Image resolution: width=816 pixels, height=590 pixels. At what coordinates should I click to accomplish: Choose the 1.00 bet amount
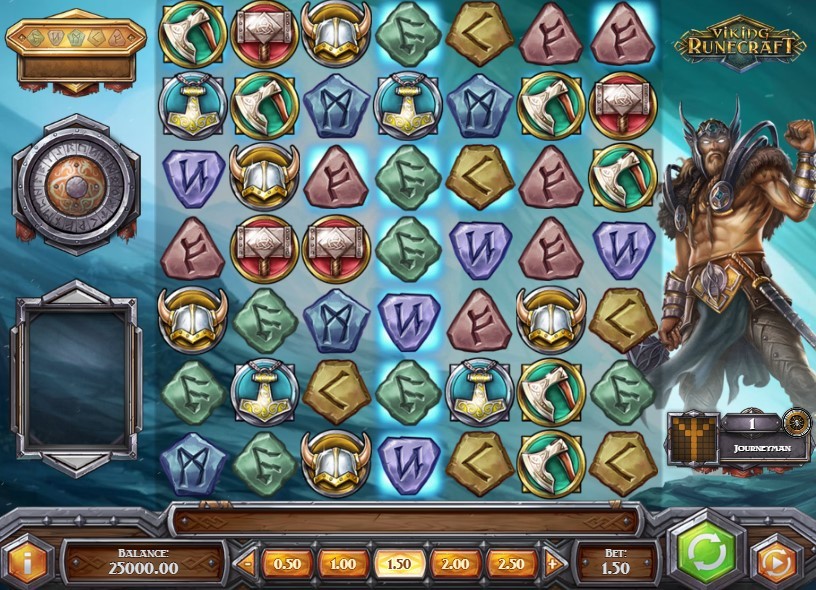342,563
